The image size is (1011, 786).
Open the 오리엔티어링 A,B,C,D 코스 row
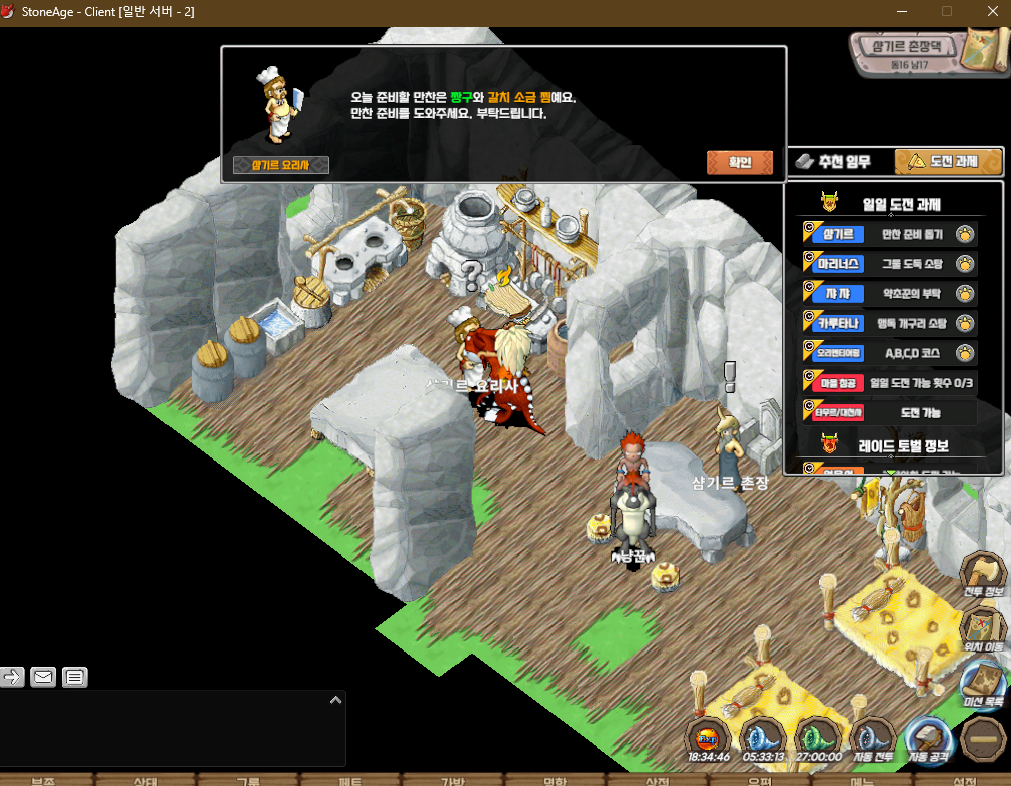[x=890, y=352]
